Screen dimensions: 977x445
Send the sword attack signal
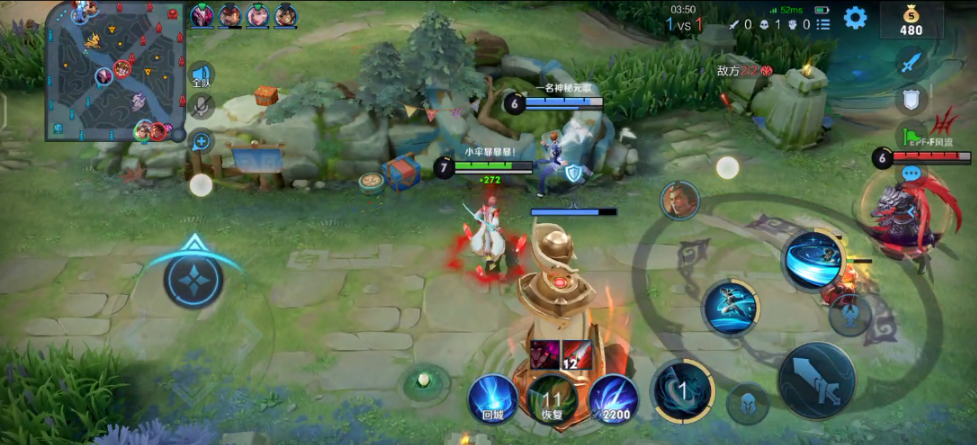tap(909, 63)
